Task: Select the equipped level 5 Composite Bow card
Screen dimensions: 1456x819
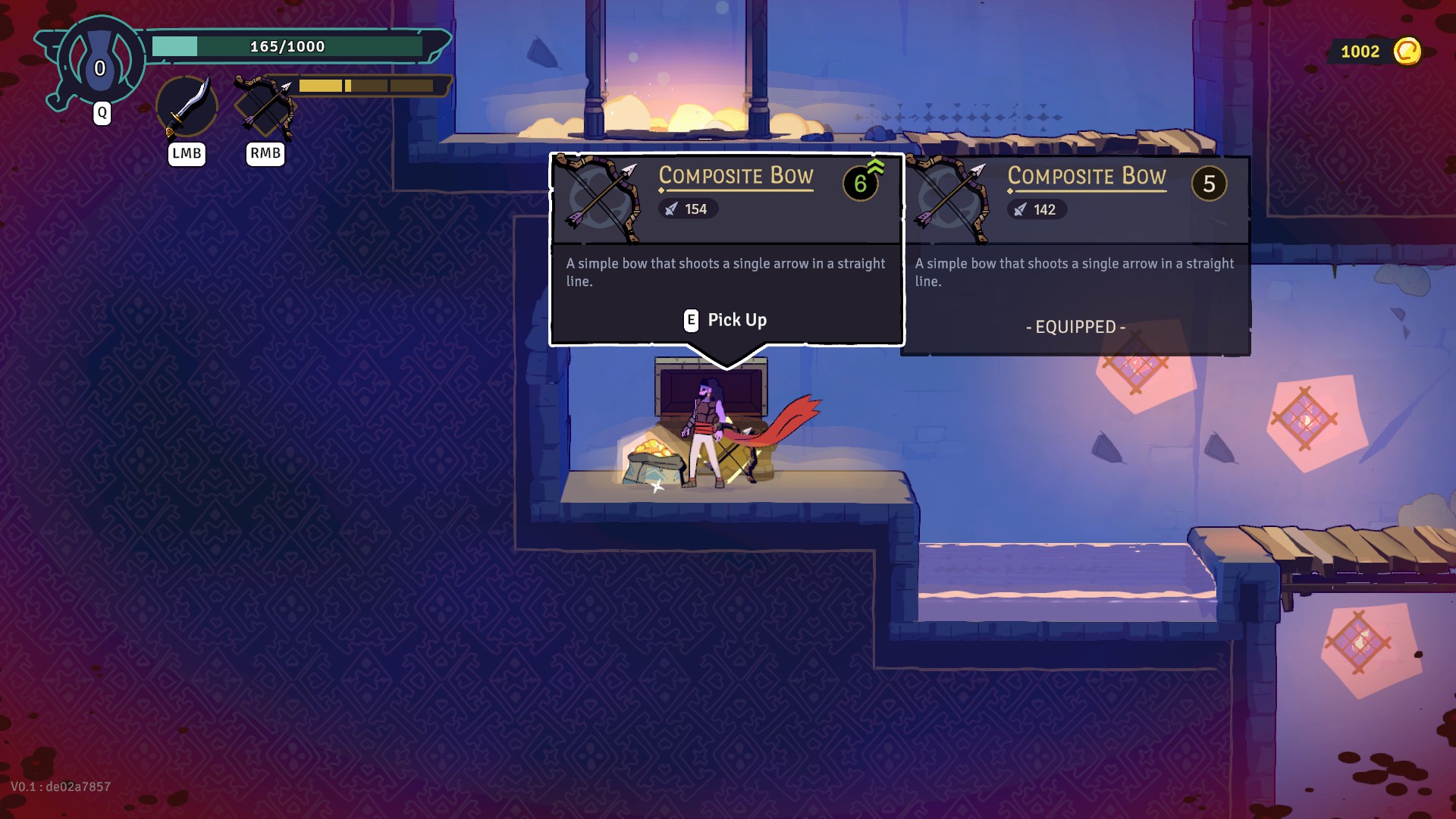Action: 1075,255
